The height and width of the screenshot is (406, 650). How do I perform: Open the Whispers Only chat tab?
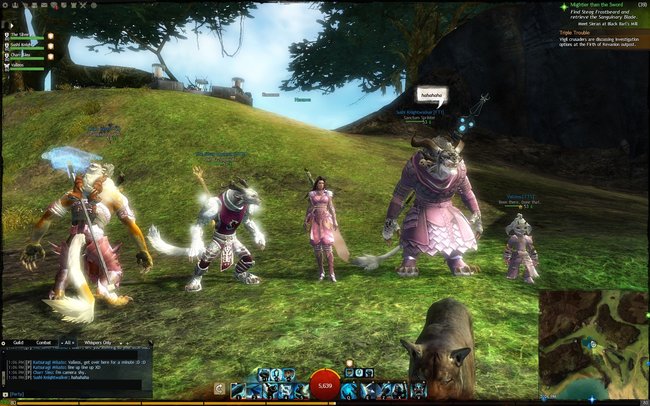pyautogui.click(x=98, y=342)
